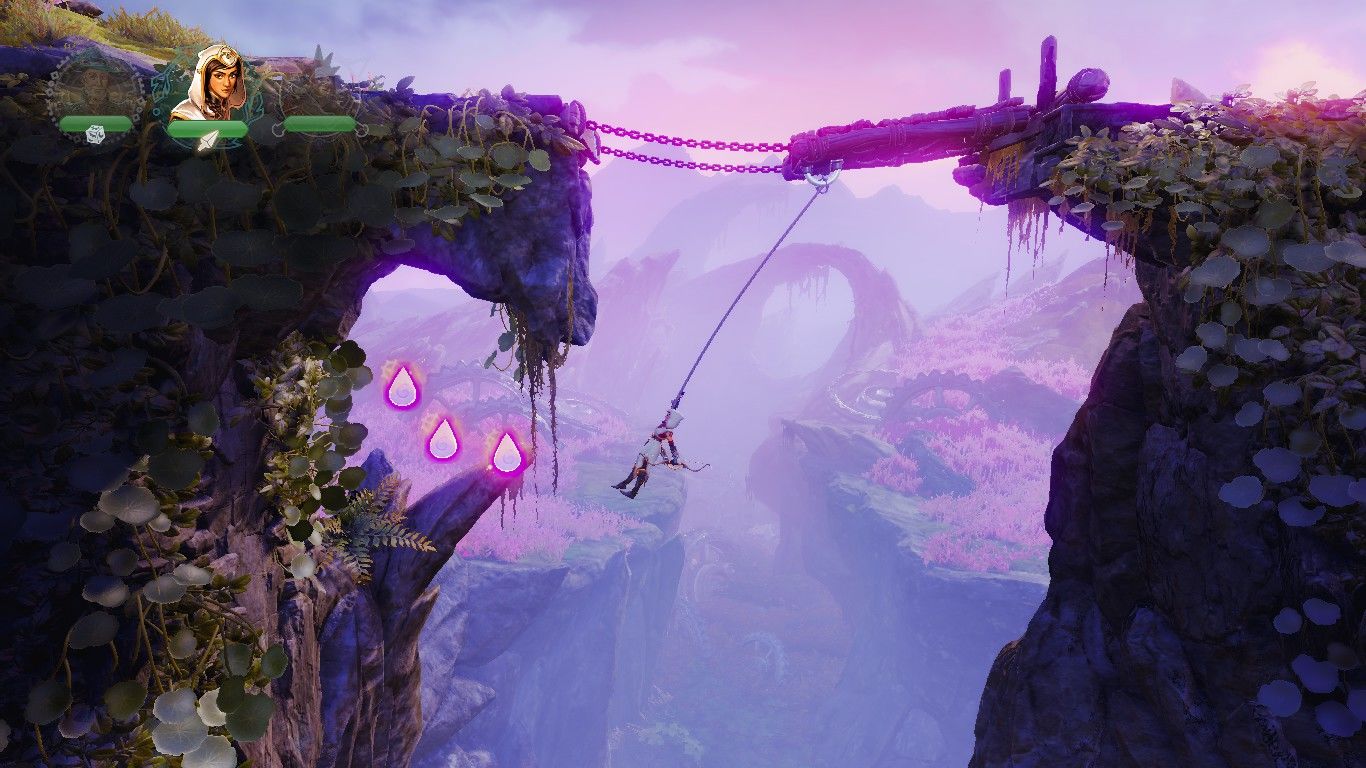Viewport: 1366px width, 768px height.
Task: Click the white box ability icon
Action: pos(96,134)
